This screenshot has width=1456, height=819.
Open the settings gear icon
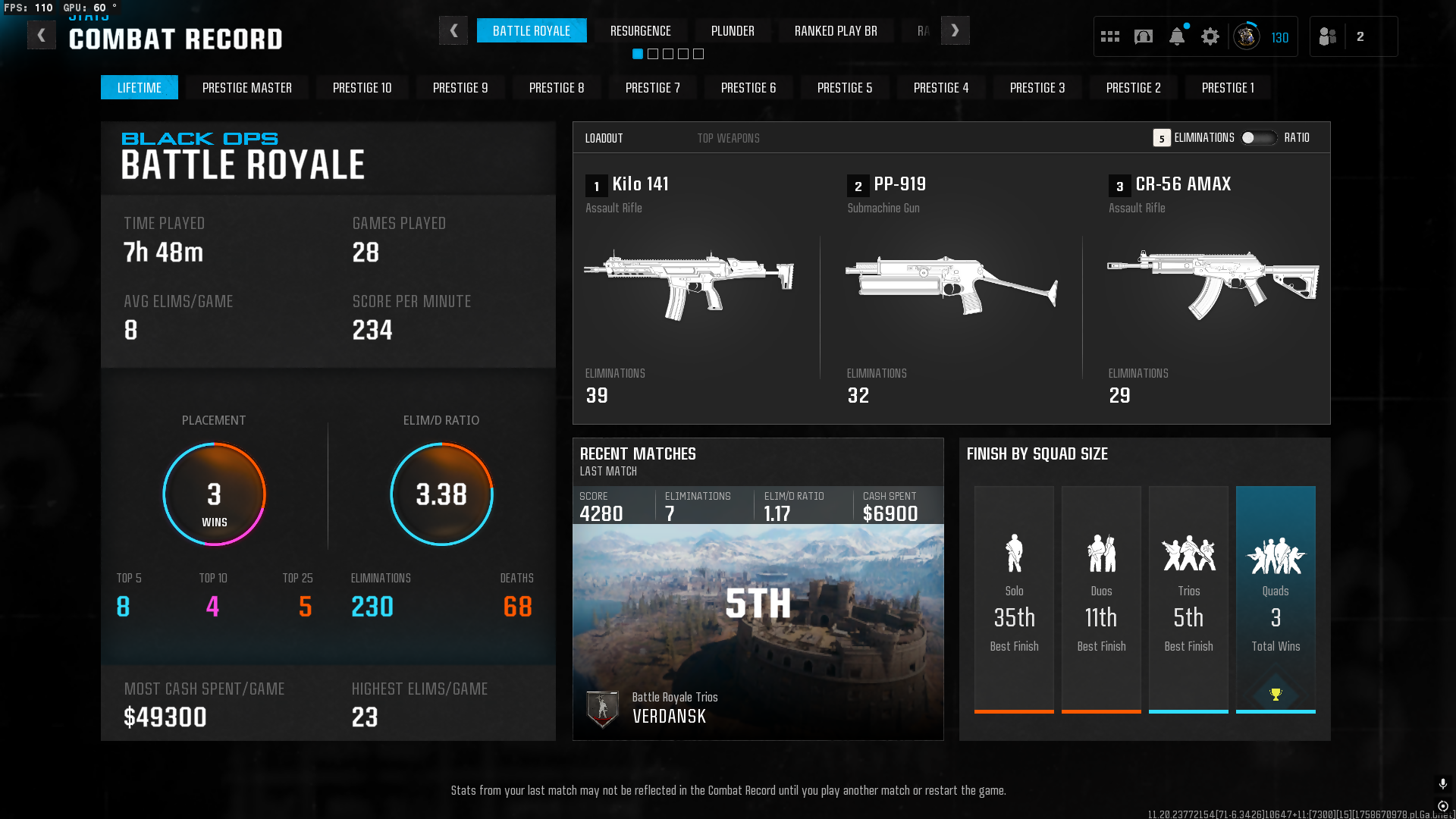click(1210, 36)
